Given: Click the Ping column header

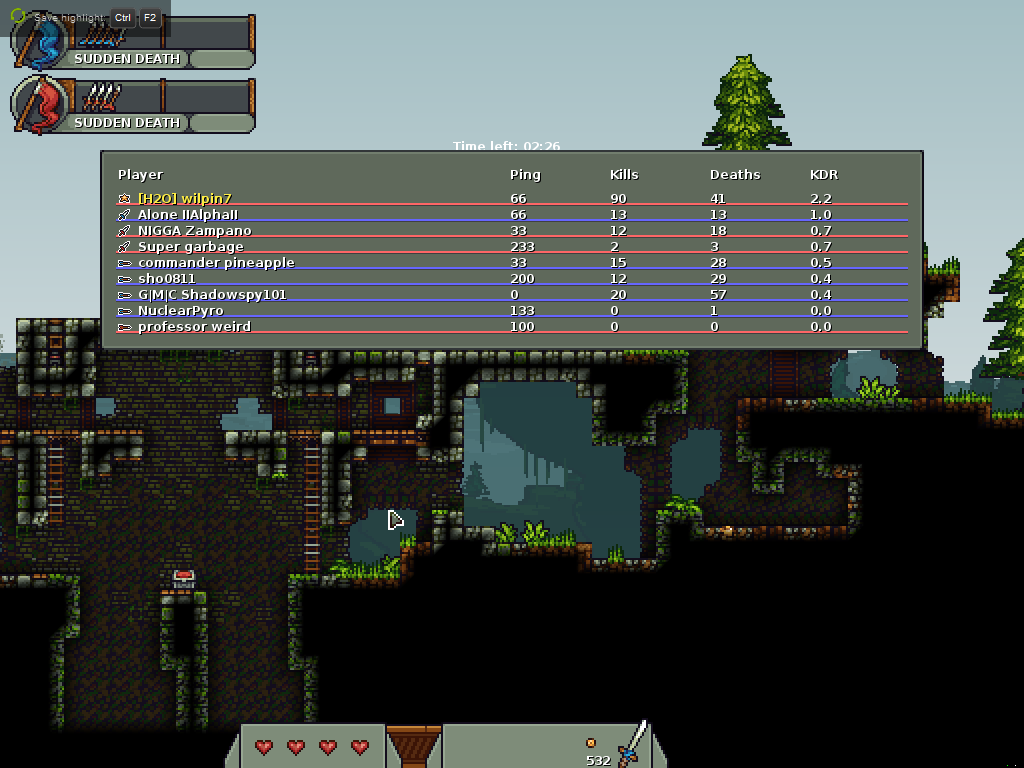Looking at the screenshot, I should tap(525, 175).
